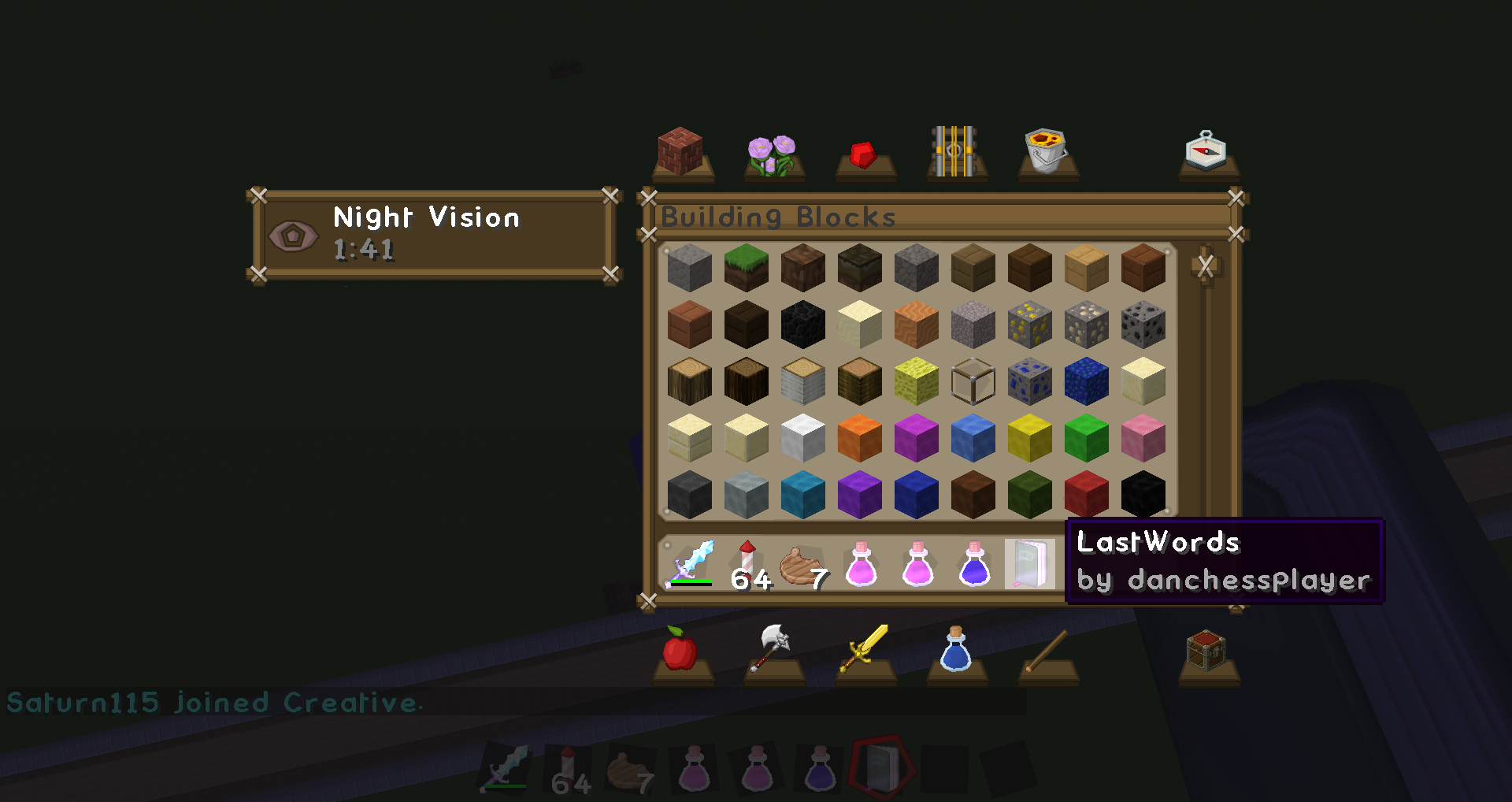
Task: Click the firework rocket stack of 64
Action: [x=747, y=564]
